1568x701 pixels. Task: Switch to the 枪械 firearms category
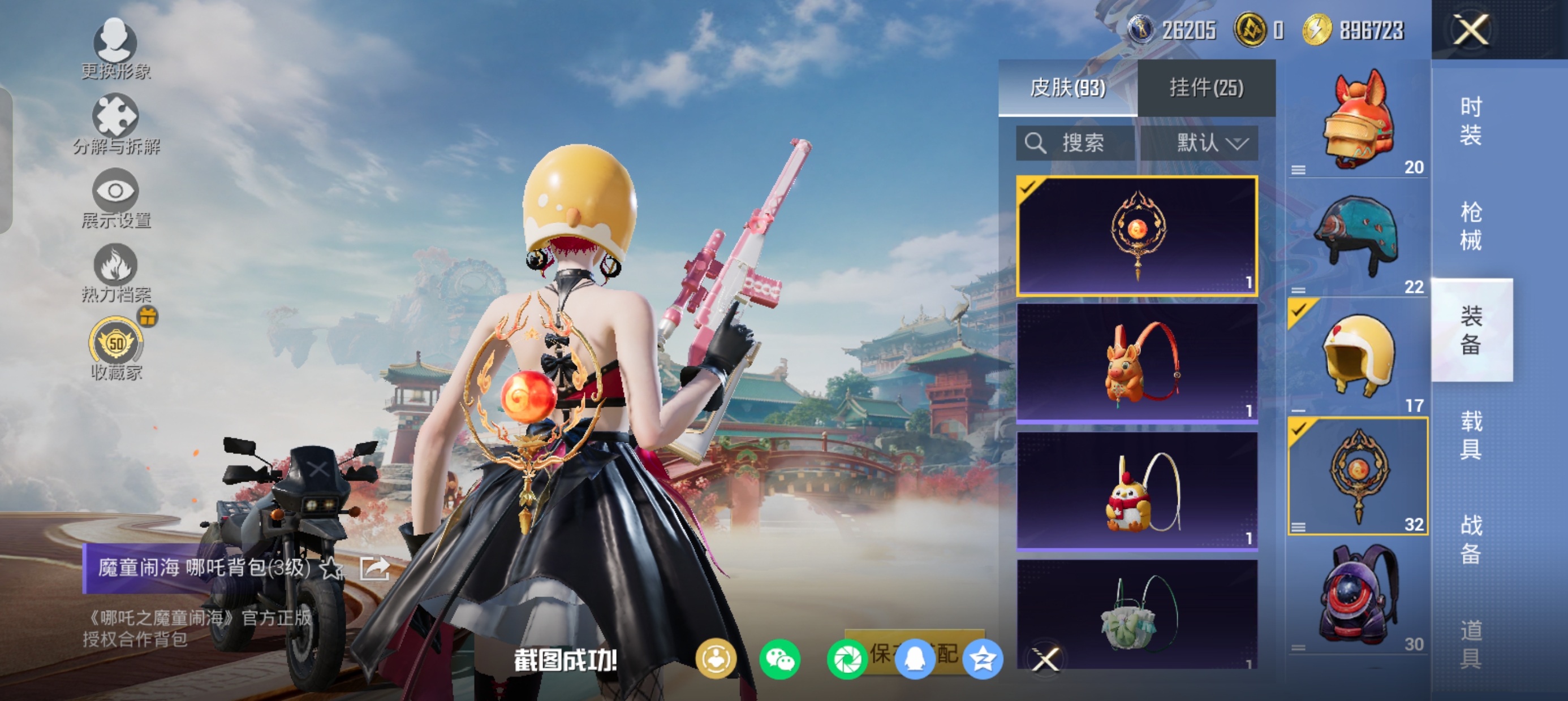click(x=1471, y=226)
